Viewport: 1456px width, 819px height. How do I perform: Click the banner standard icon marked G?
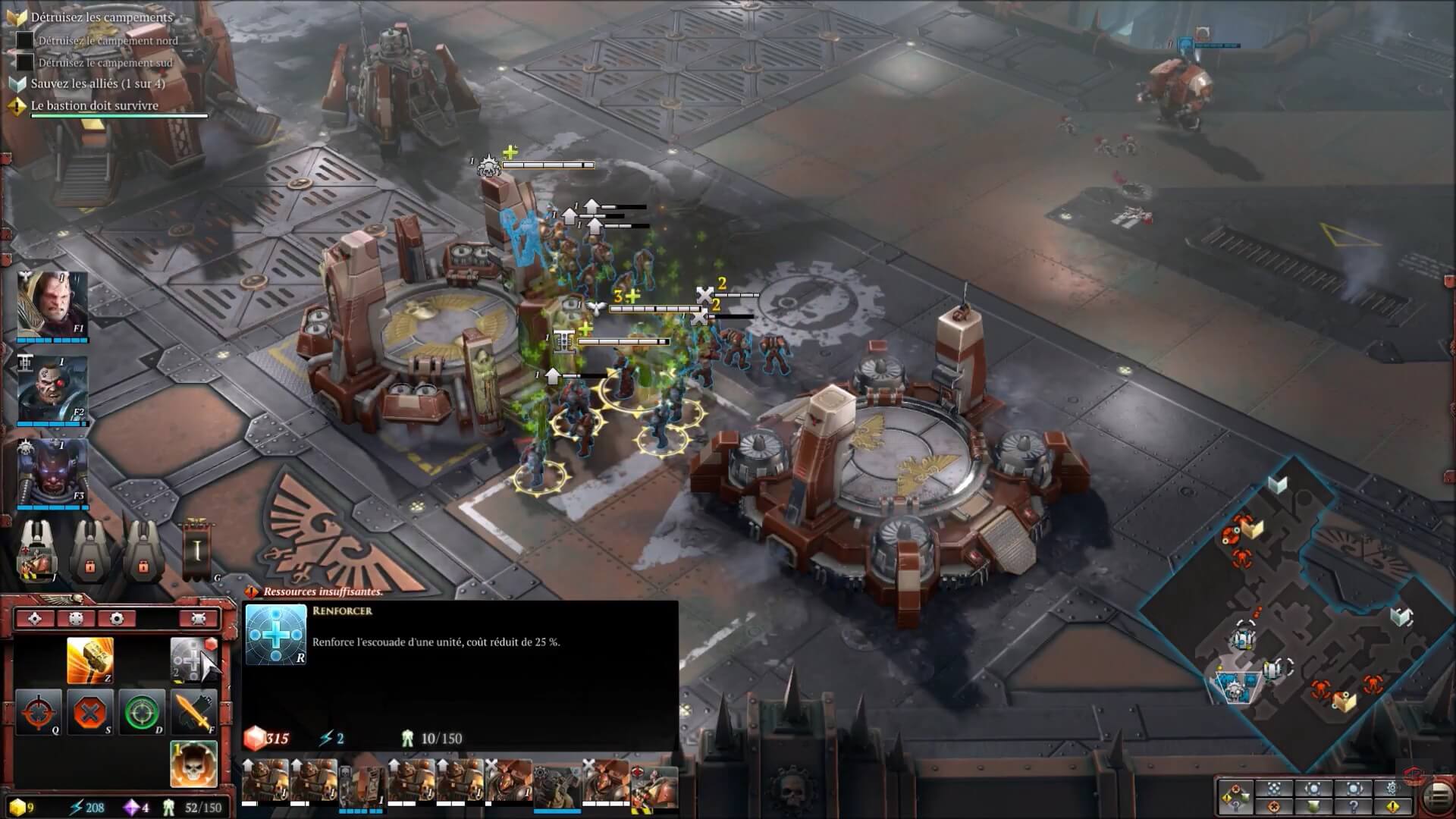196,550
